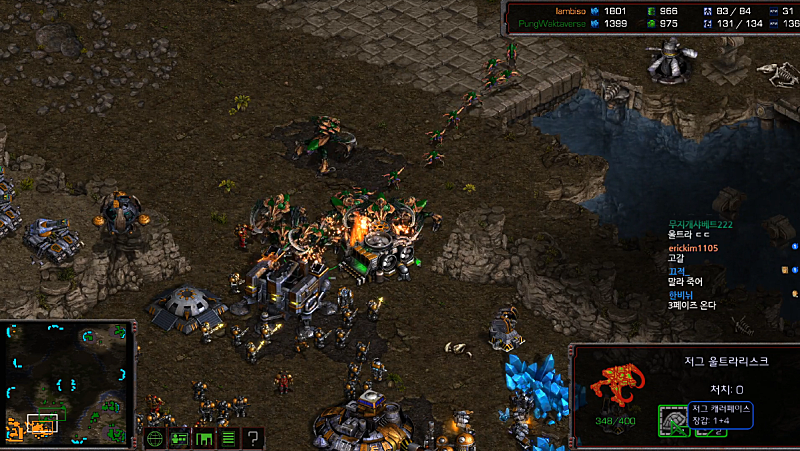Click the globe icon button beside the minimap
The width and height of the screenshot is (800, 451).
tap(155, 437)
